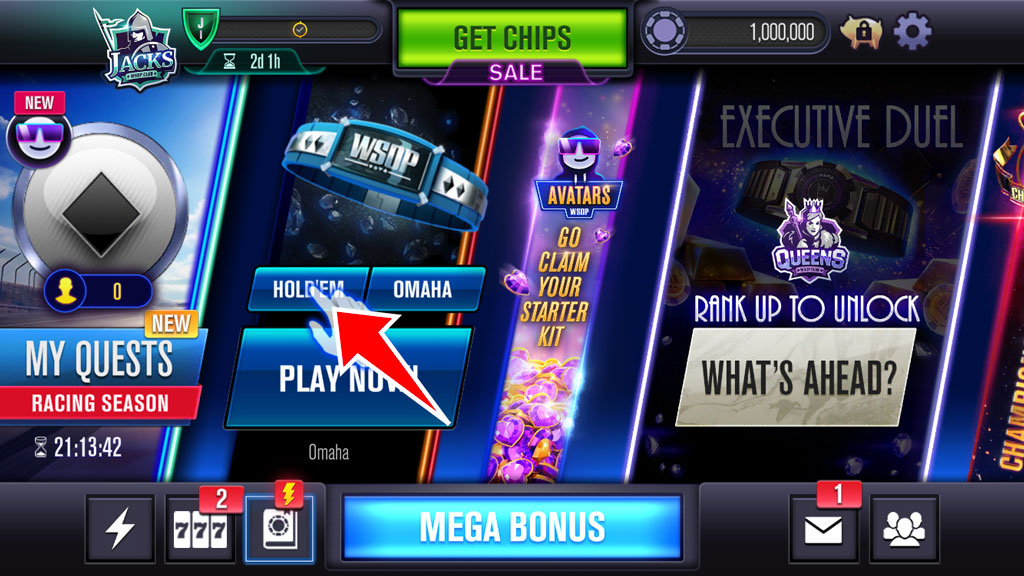Tap the What's Ahead button

[797, 377]
